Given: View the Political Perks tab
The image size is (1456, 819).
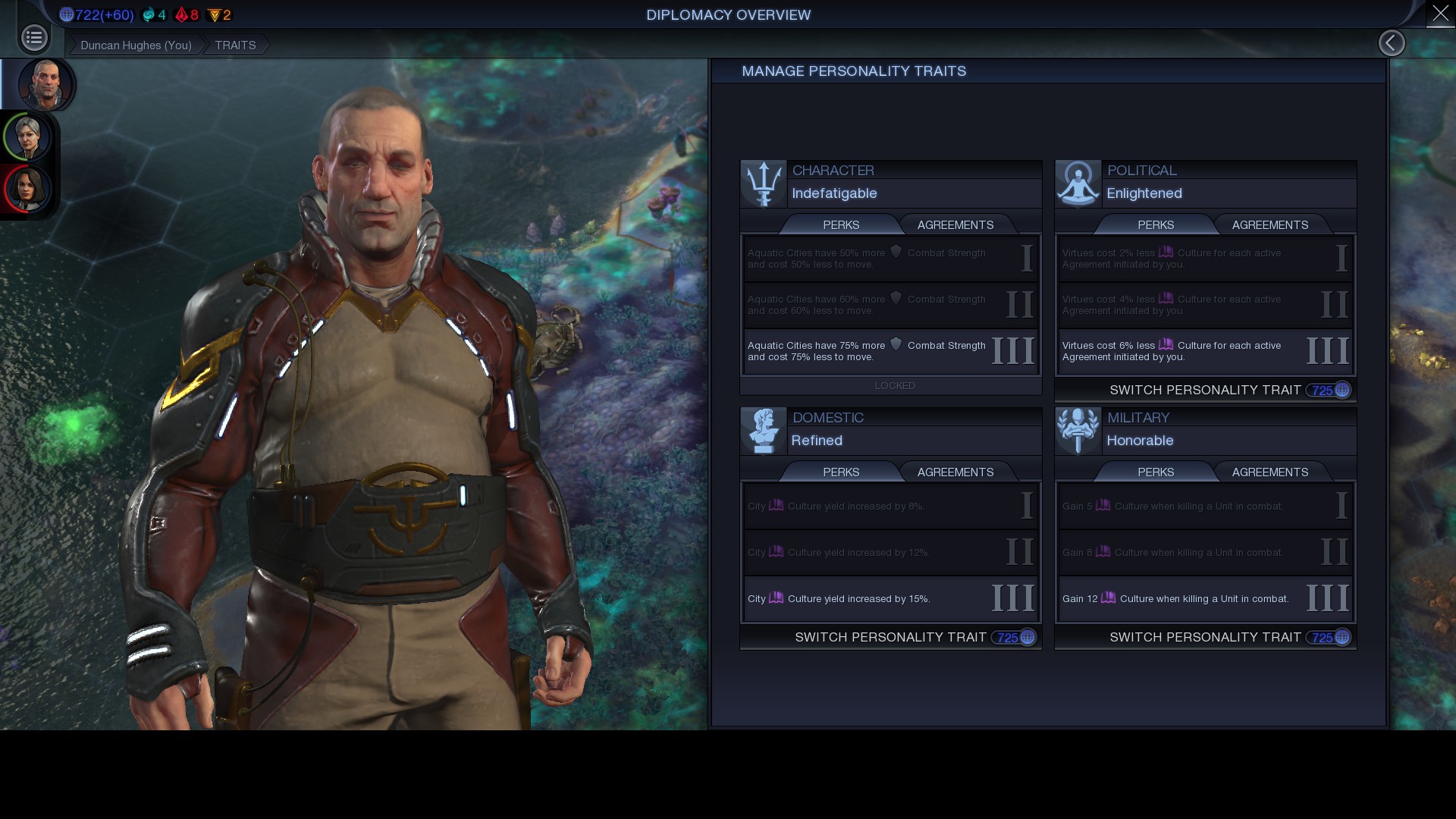Looking at the screenshot, I should [x=1156, y=225].
